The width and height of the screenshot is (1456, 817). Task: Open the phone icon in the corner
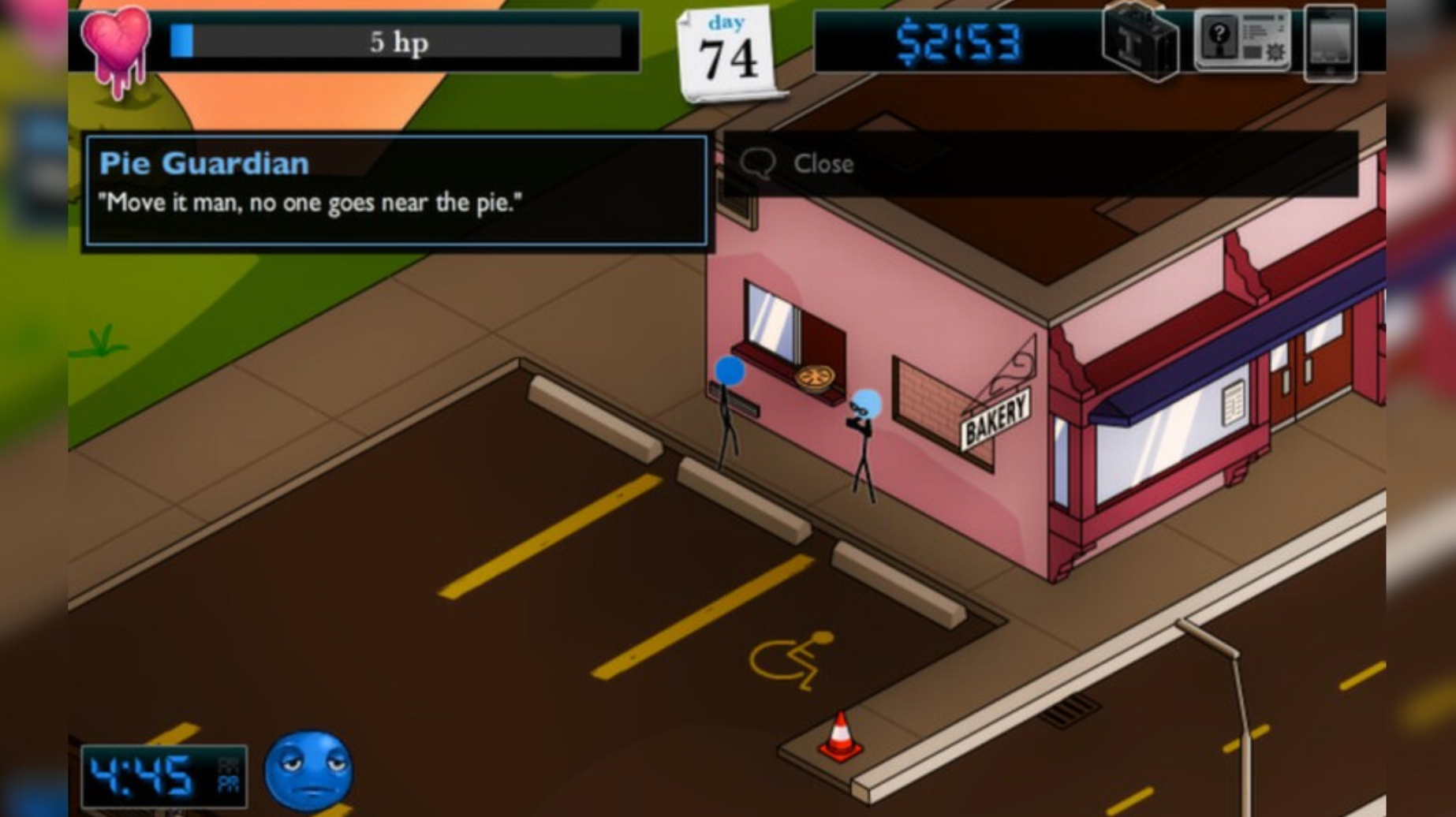(x=1331, y=43)
